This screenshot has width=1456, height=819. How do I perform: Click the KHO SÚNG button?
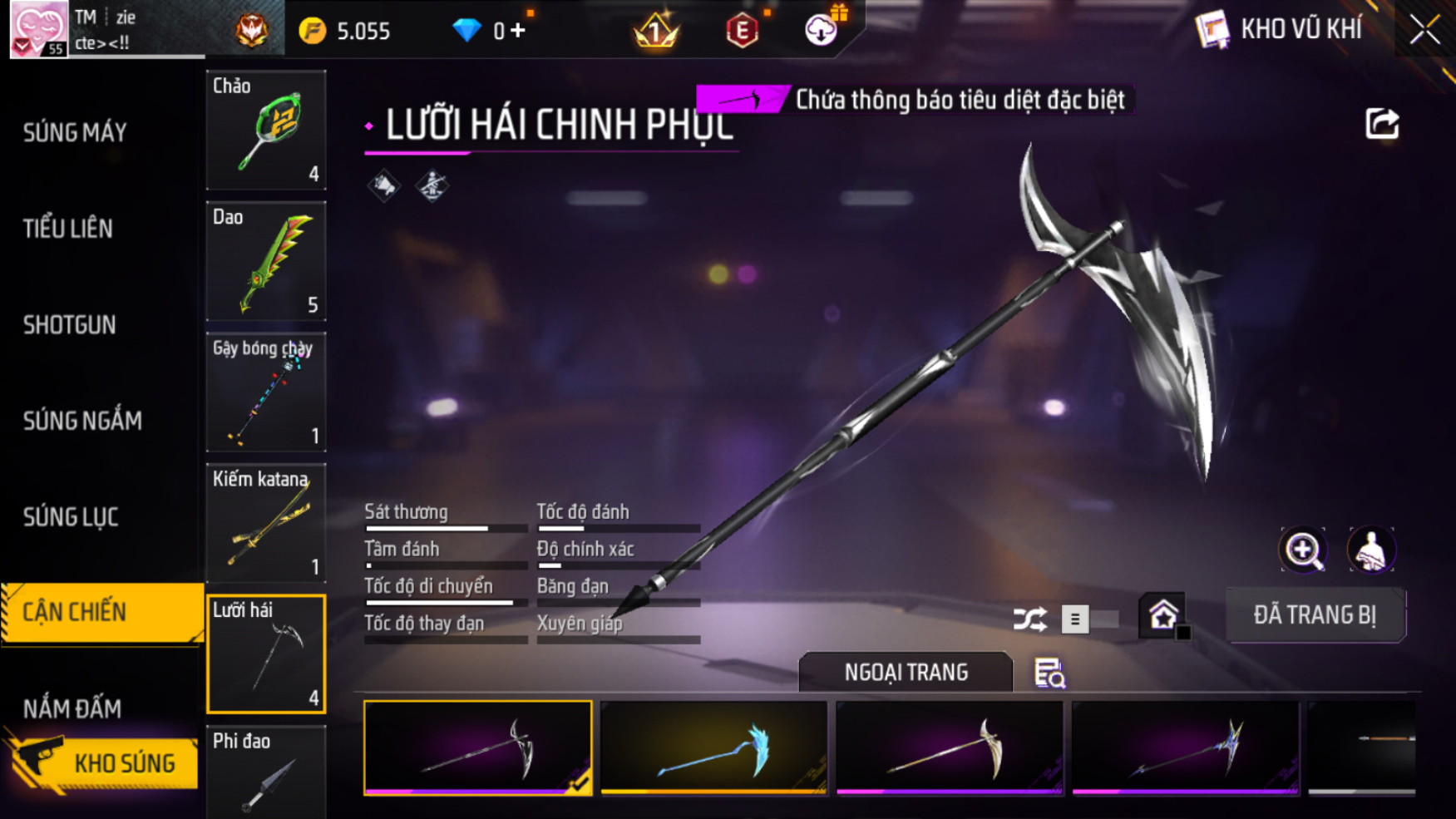[105, 762]
